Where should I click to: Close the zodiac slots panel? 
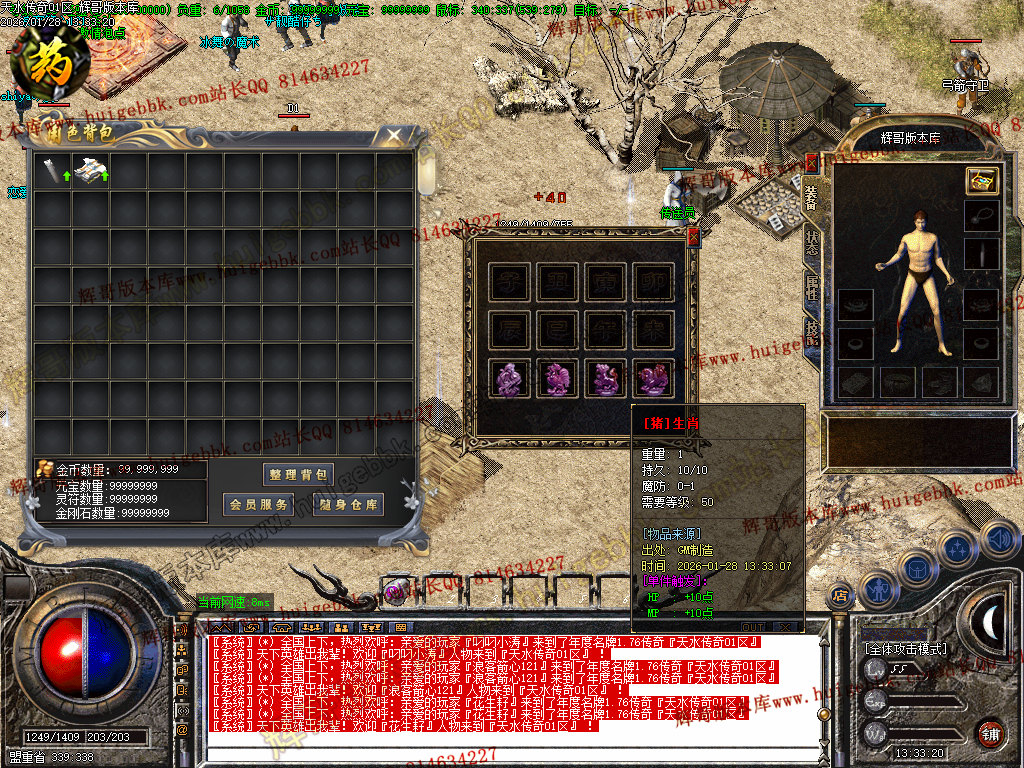tap(693, 236)
